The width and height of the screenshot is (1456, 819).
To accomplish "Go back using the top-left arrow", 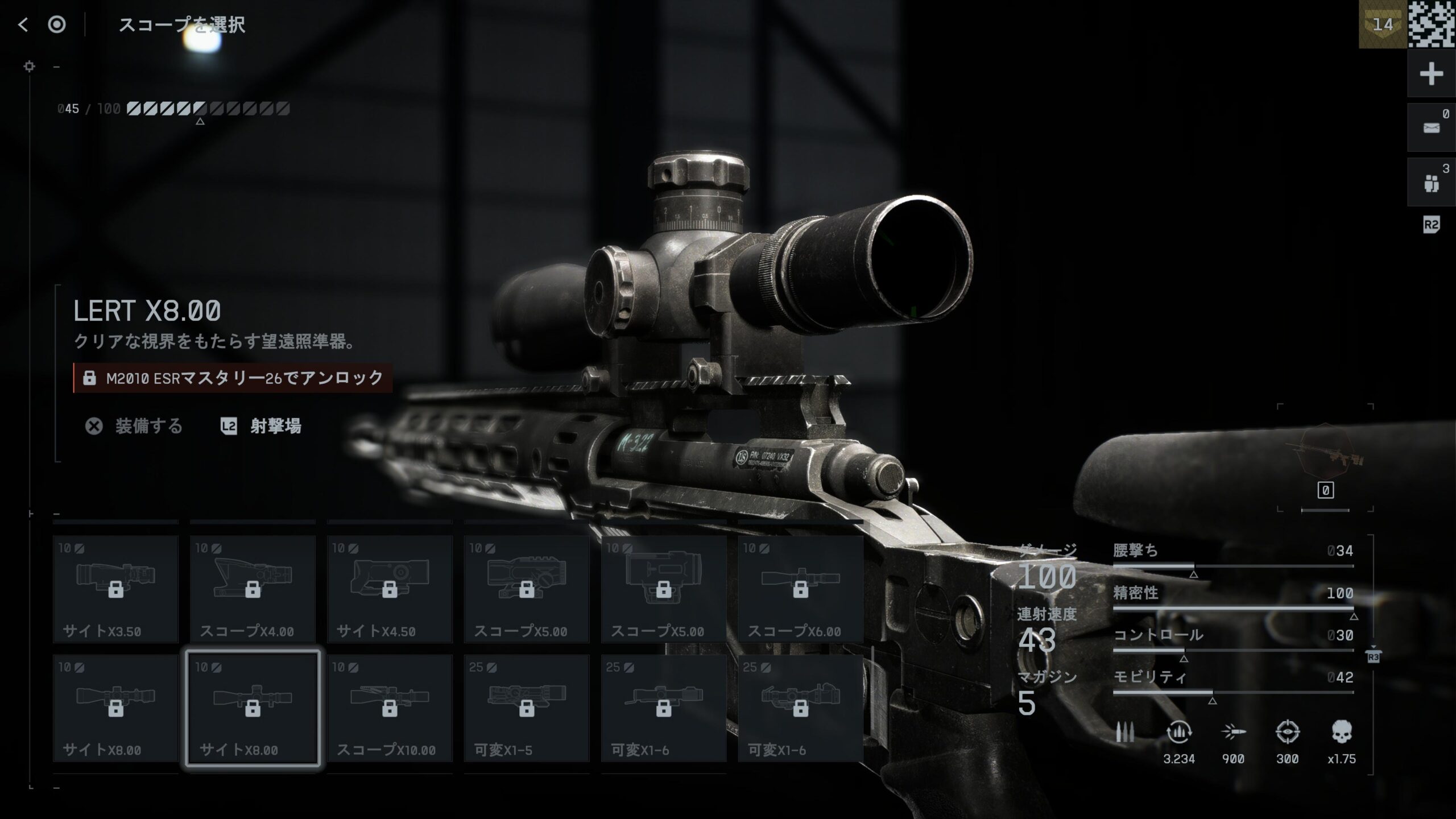I will [23, 24].
